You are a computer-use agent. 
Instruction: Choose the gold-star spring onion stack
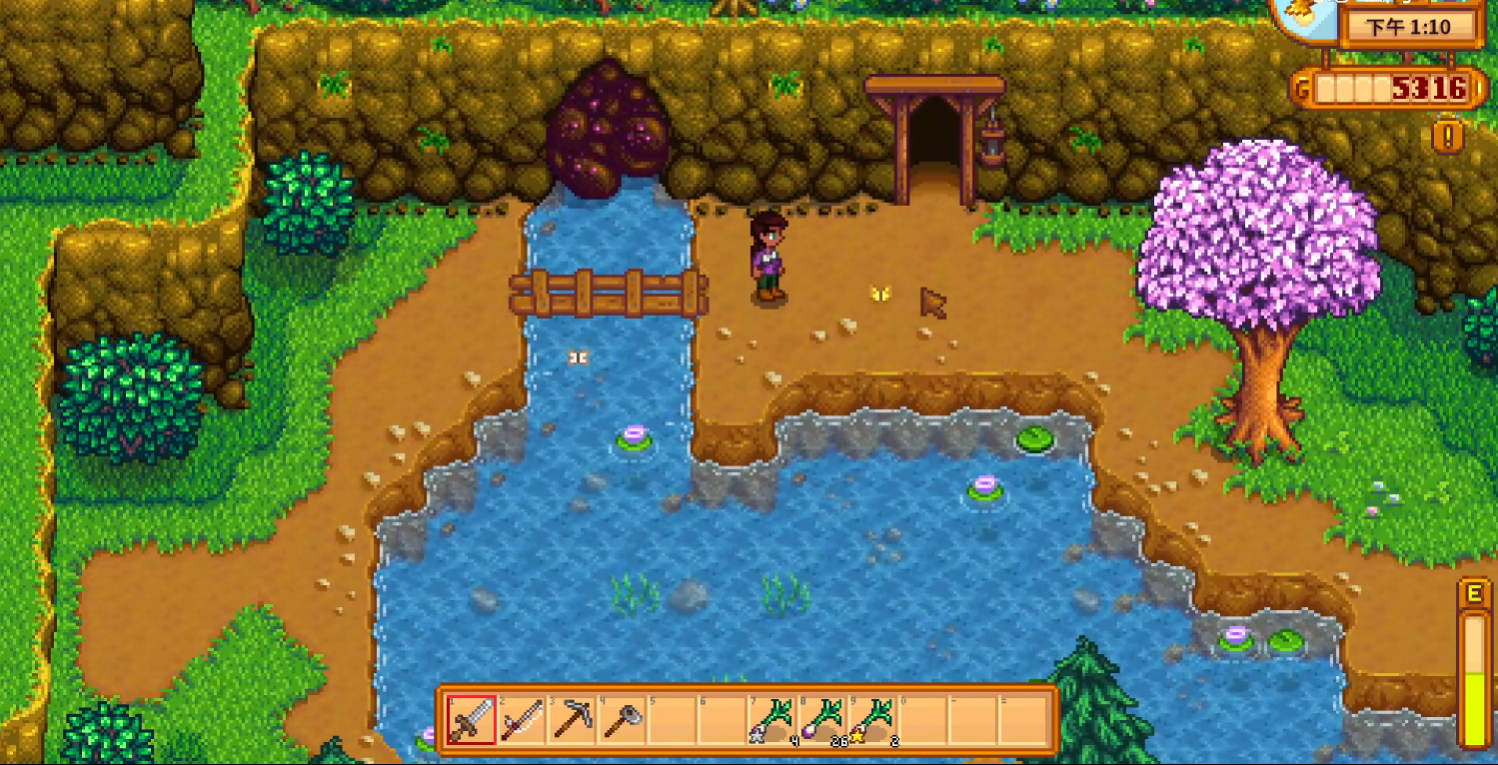873,720
